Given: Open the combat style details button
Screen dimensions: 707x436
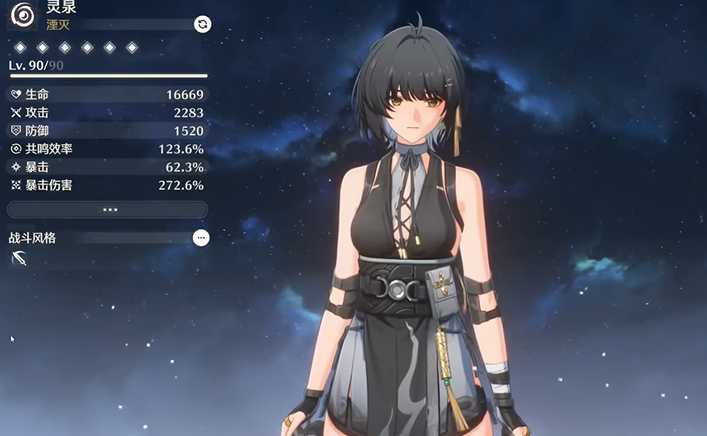Looking at the screenshot, I should click(201, 238).
